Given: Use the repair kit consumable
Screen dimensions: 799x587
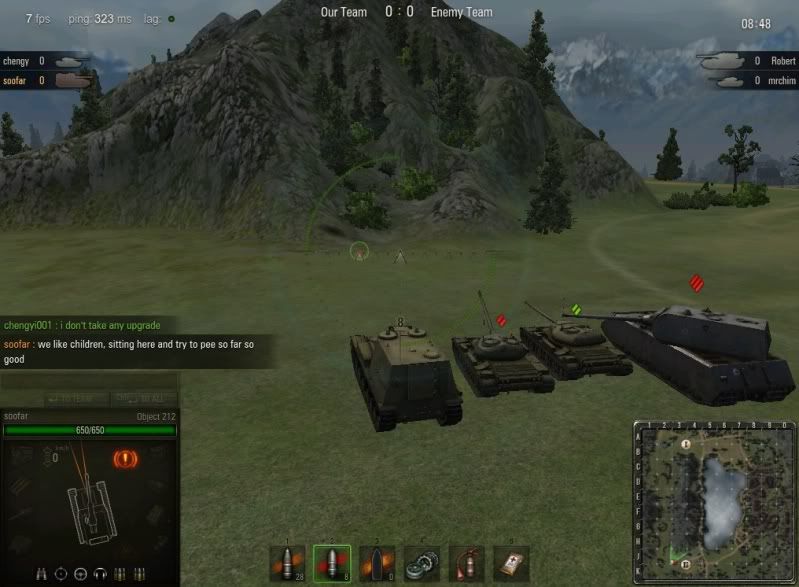Looking at the screenshot, I should click(422, 563).
